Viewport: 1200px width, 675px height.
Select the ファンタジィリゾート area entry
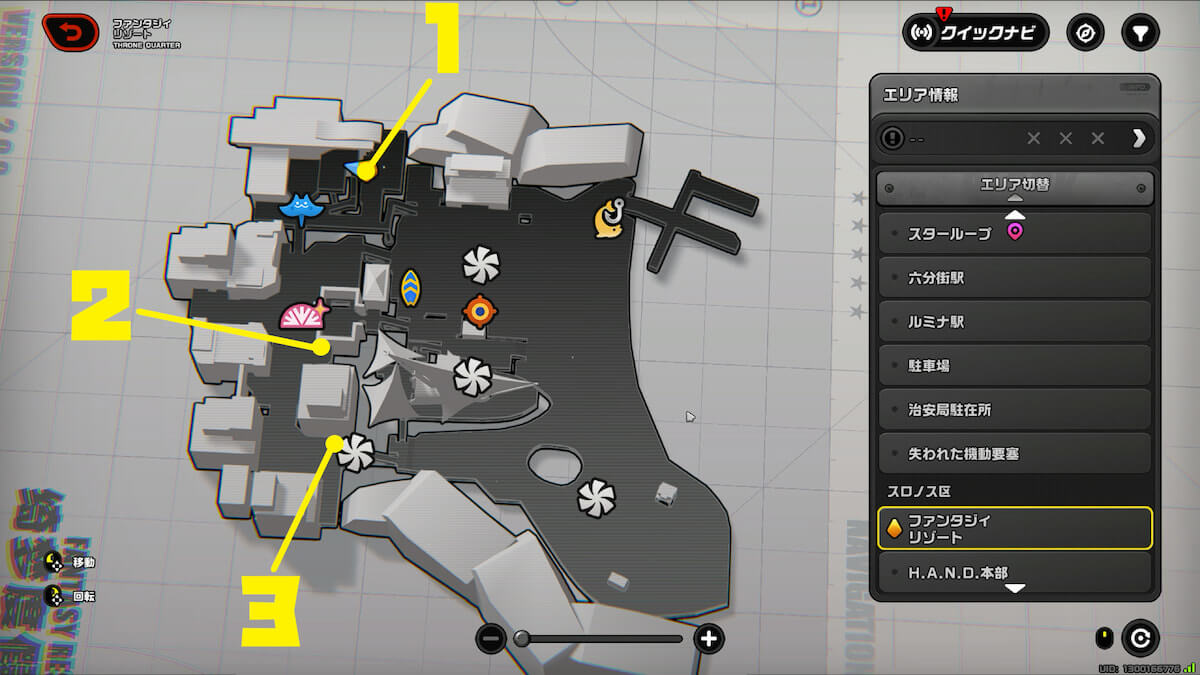click(1014, 528)
